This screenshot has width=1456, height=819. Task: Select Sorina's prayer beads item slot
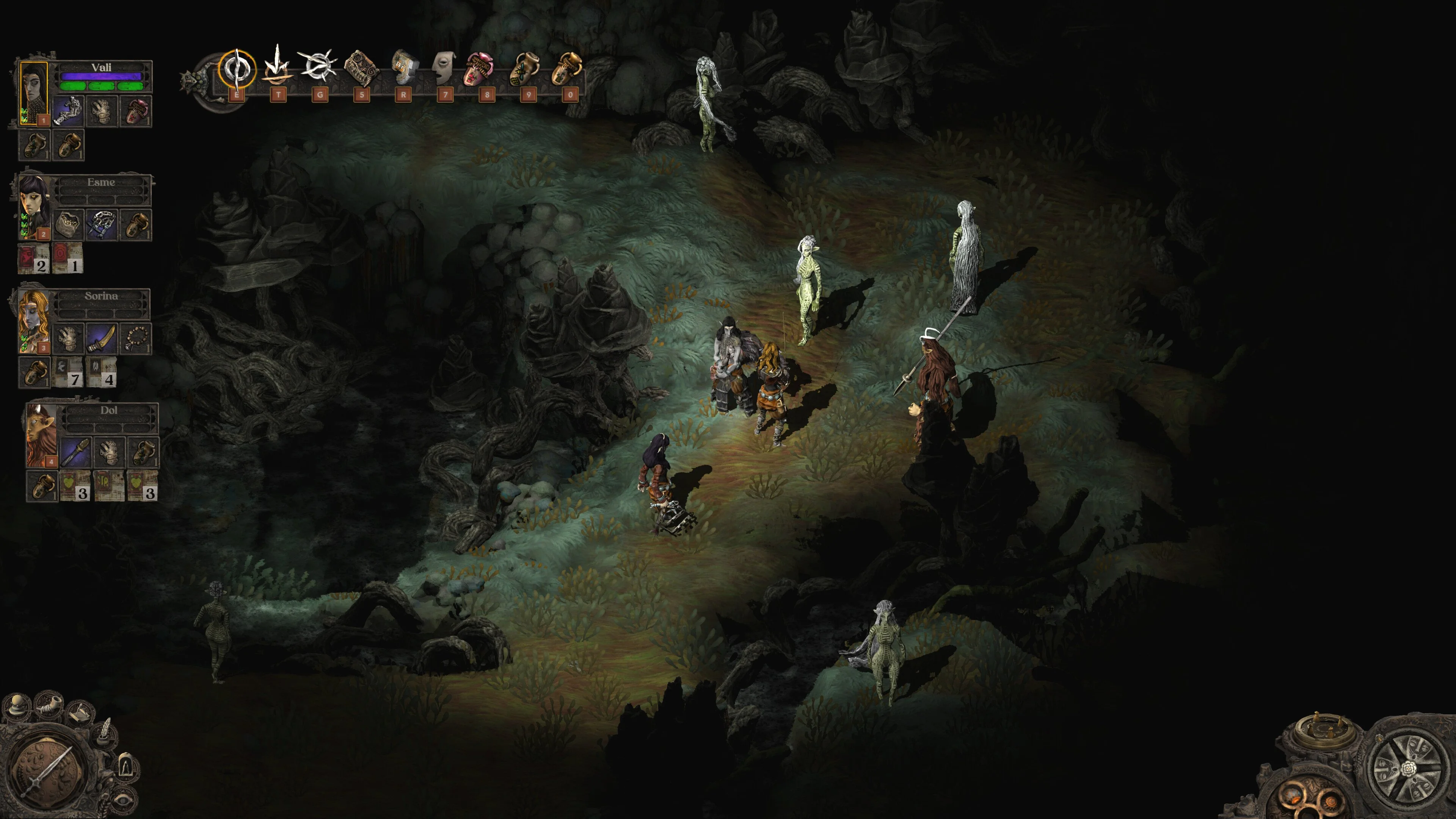[x=136, y=338]
